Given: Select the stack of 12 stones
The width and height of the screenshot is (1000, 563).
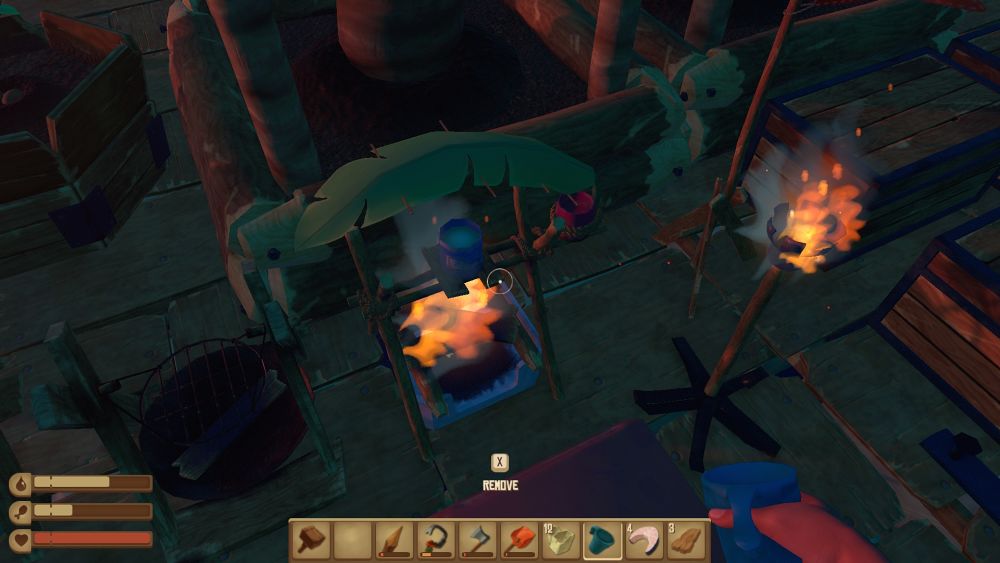Looking at the screenshot, I should coord(561,541).
